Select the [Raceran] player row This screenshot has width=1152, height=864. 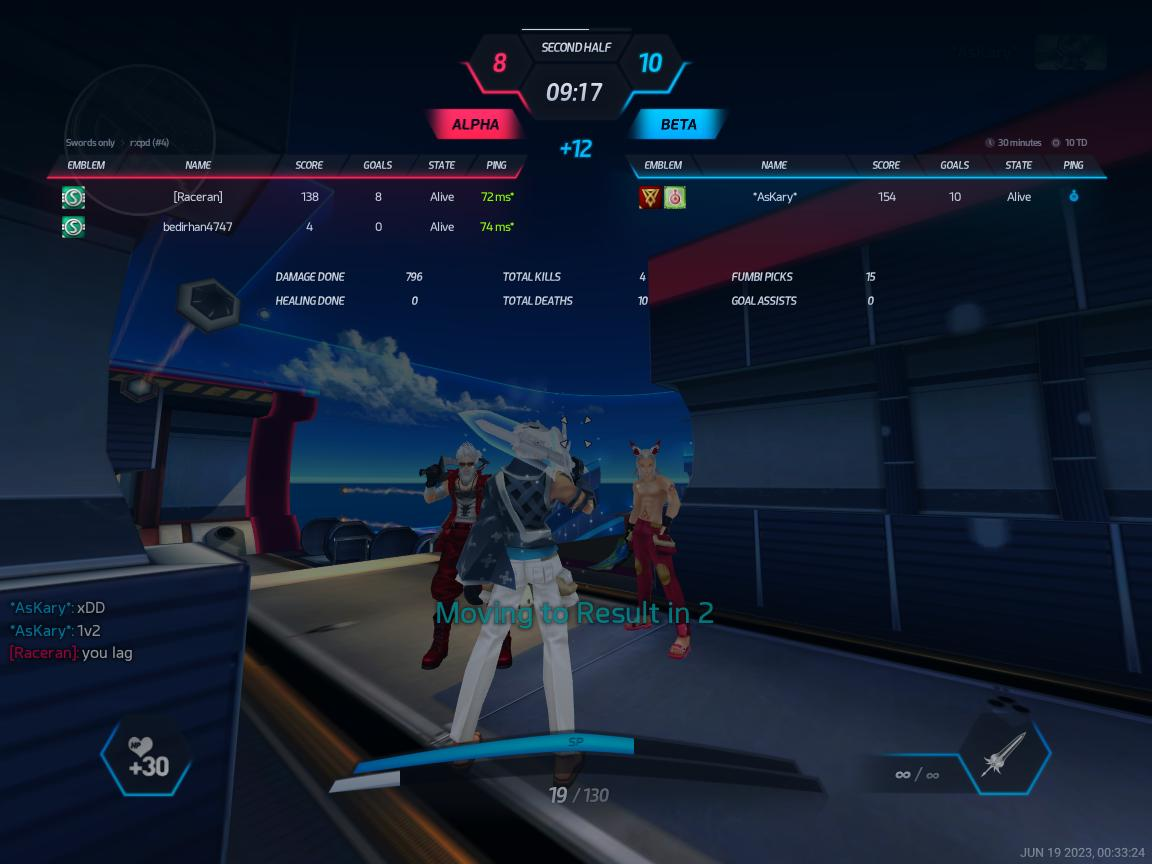(x=198, y=197)
